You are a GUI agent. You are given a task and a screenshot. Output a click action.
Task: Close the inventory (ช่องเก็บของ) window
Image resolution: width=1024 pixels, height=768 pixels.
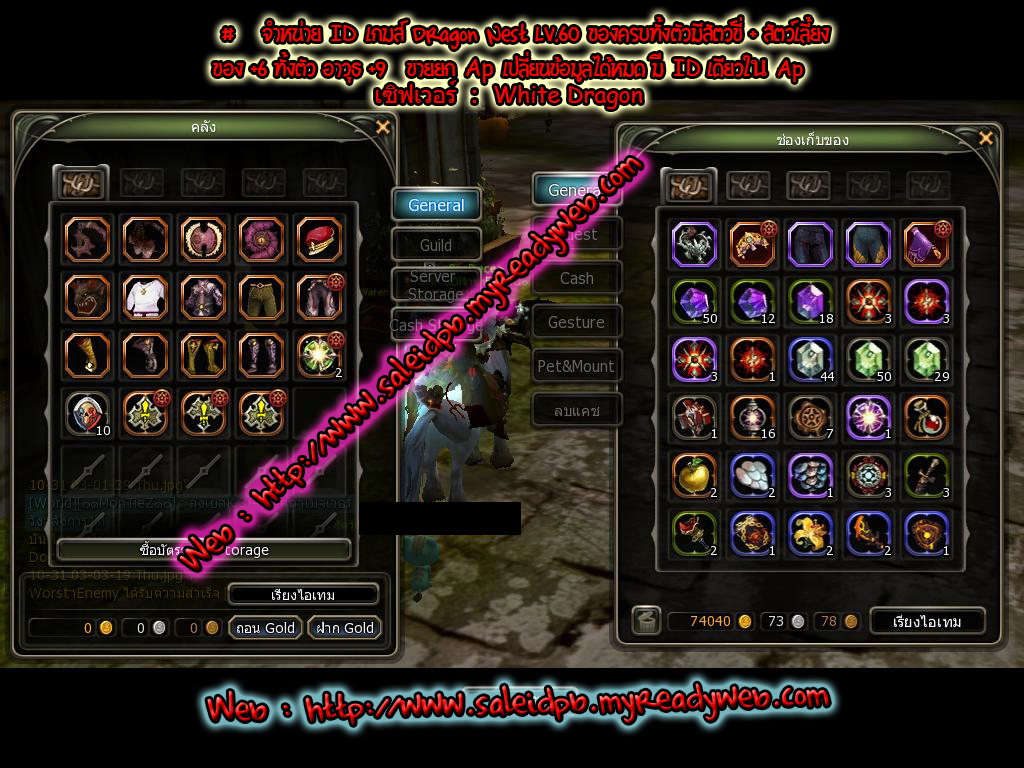click(x=986, y=138)
